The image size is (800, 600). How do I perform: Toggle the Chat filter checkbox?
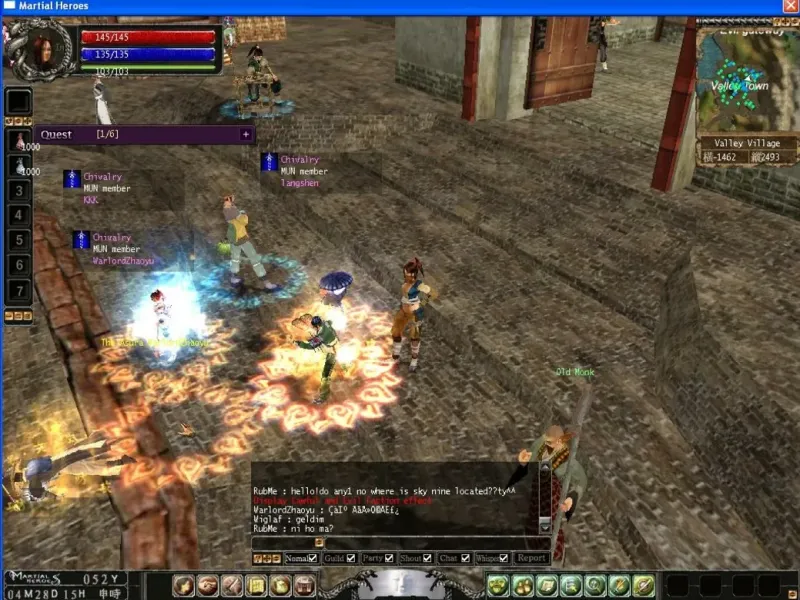(x=465, y=558)
